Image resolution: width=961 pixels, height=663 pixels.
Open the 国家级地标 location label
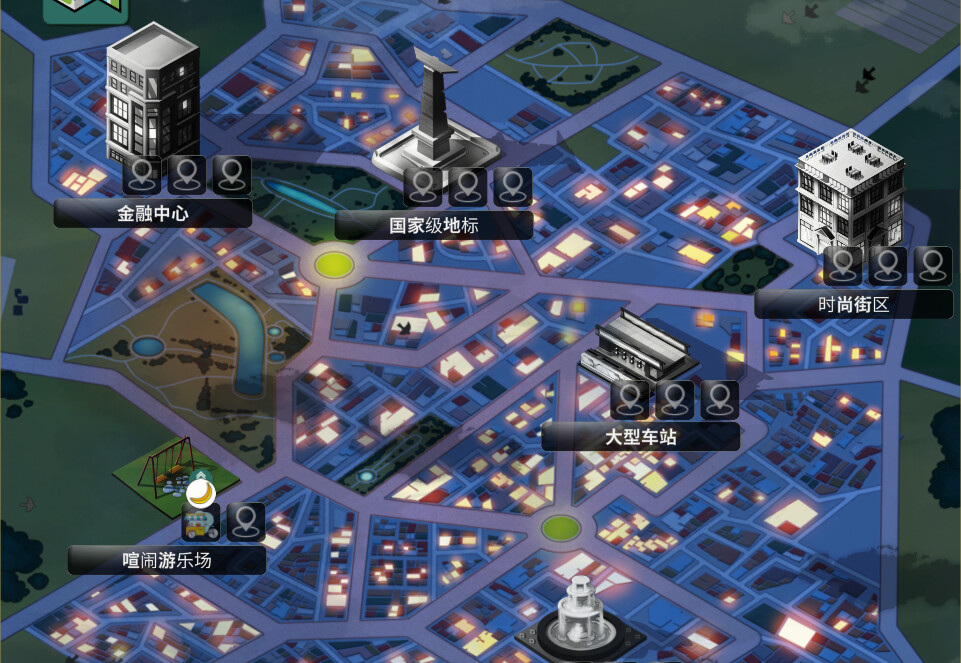click(433, 225)
